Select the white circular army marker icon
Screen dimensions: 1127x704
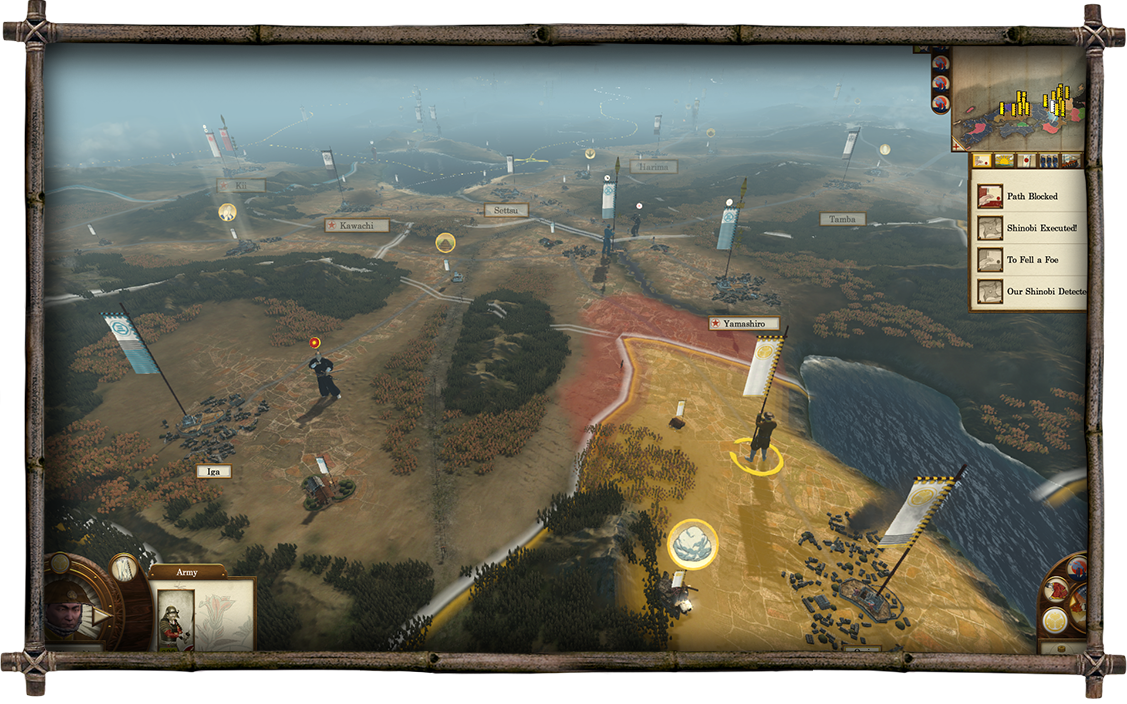pyautogui.click(x=692, y=545)
